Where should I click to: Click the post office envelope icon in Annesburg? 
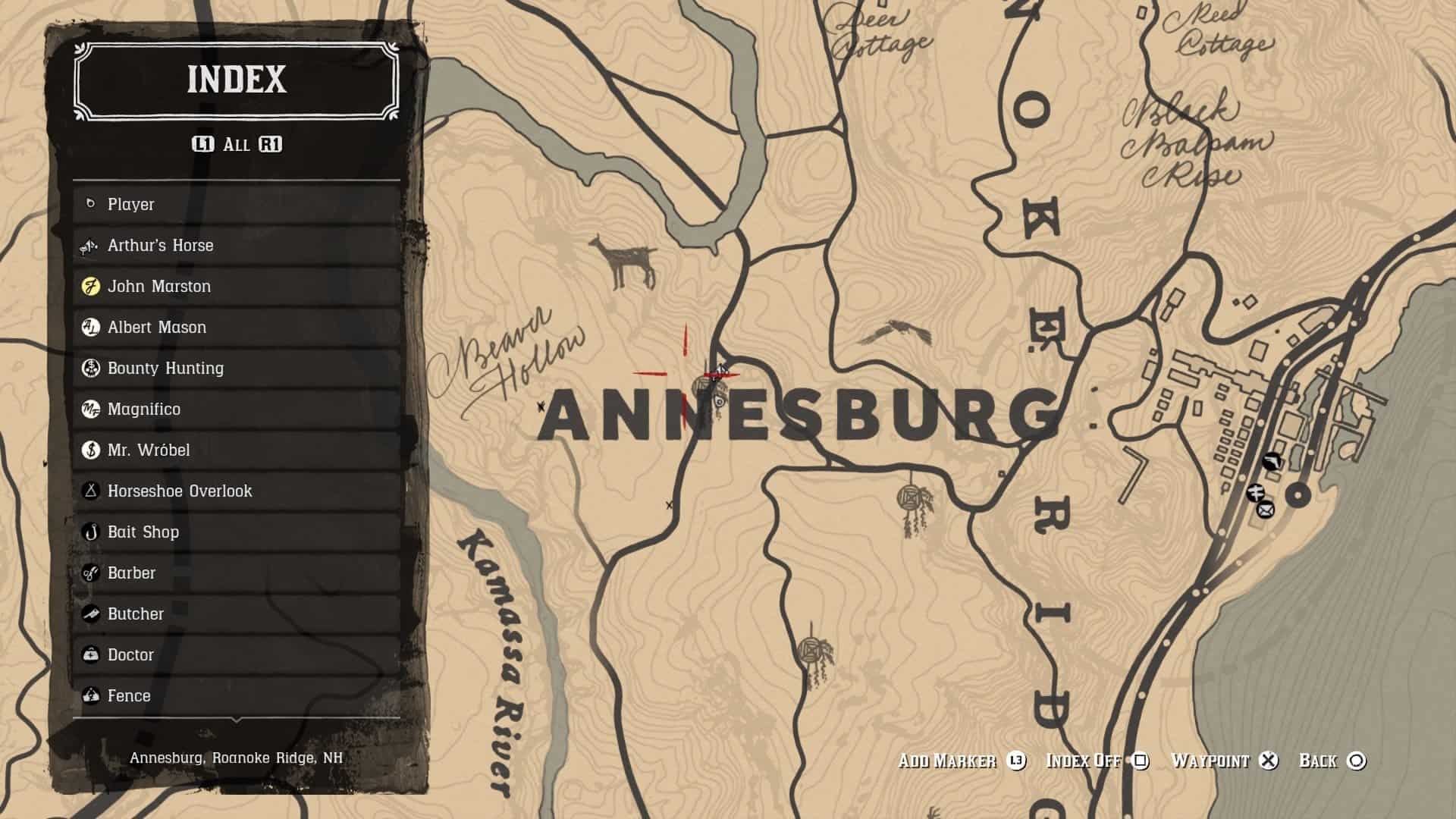pyautogui.click(x=1264, y=509)
